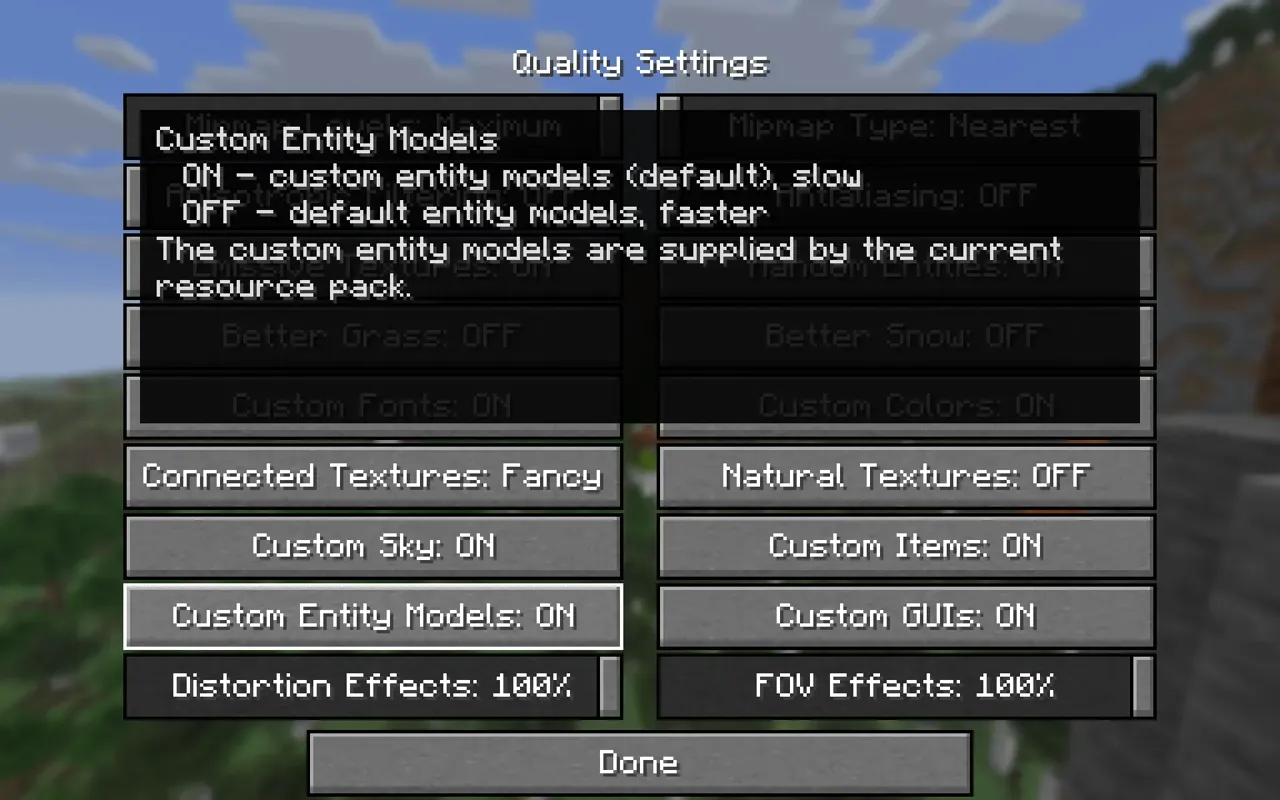The width and height of the screenshot is (1280, 800).
Task: Turn on Antialiasing
Action: tap(904, 196)
